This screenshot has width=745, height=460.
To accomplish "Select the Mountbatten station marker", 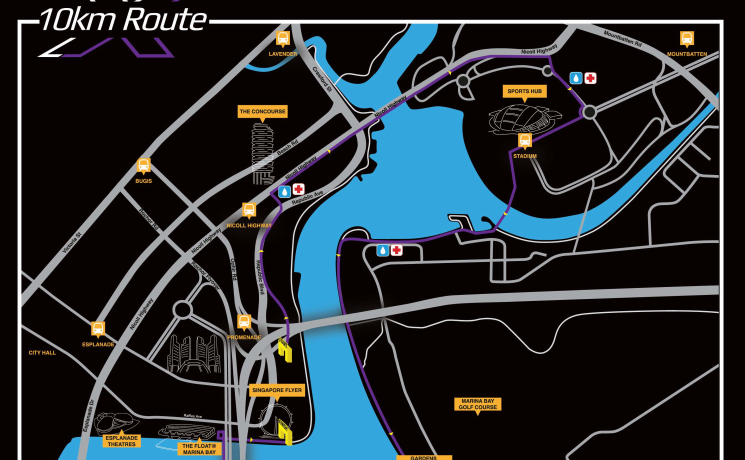I will [x=687, y=39].
